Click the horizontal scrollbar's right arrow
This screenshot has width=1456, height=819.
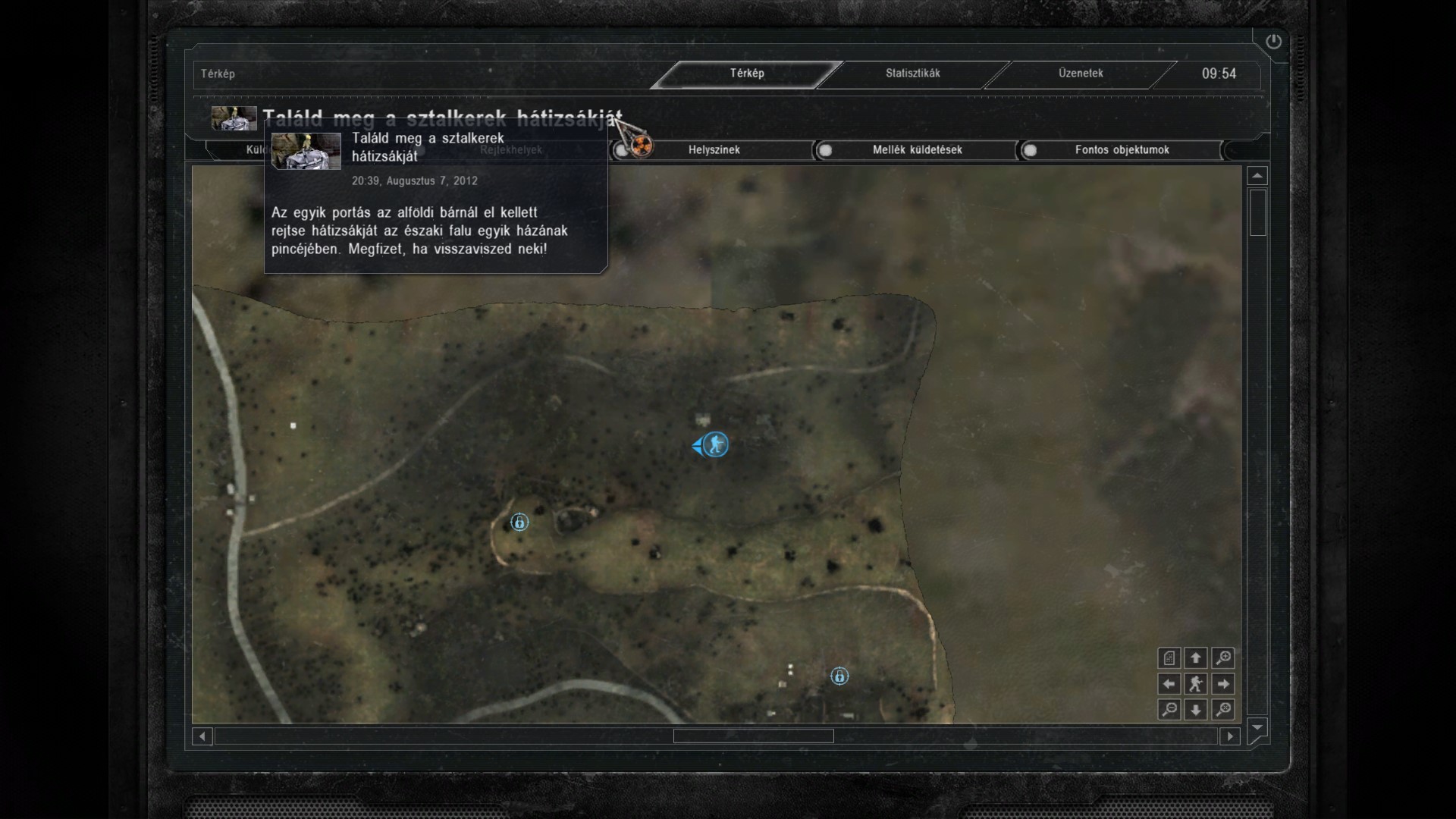coord(1230,736)
